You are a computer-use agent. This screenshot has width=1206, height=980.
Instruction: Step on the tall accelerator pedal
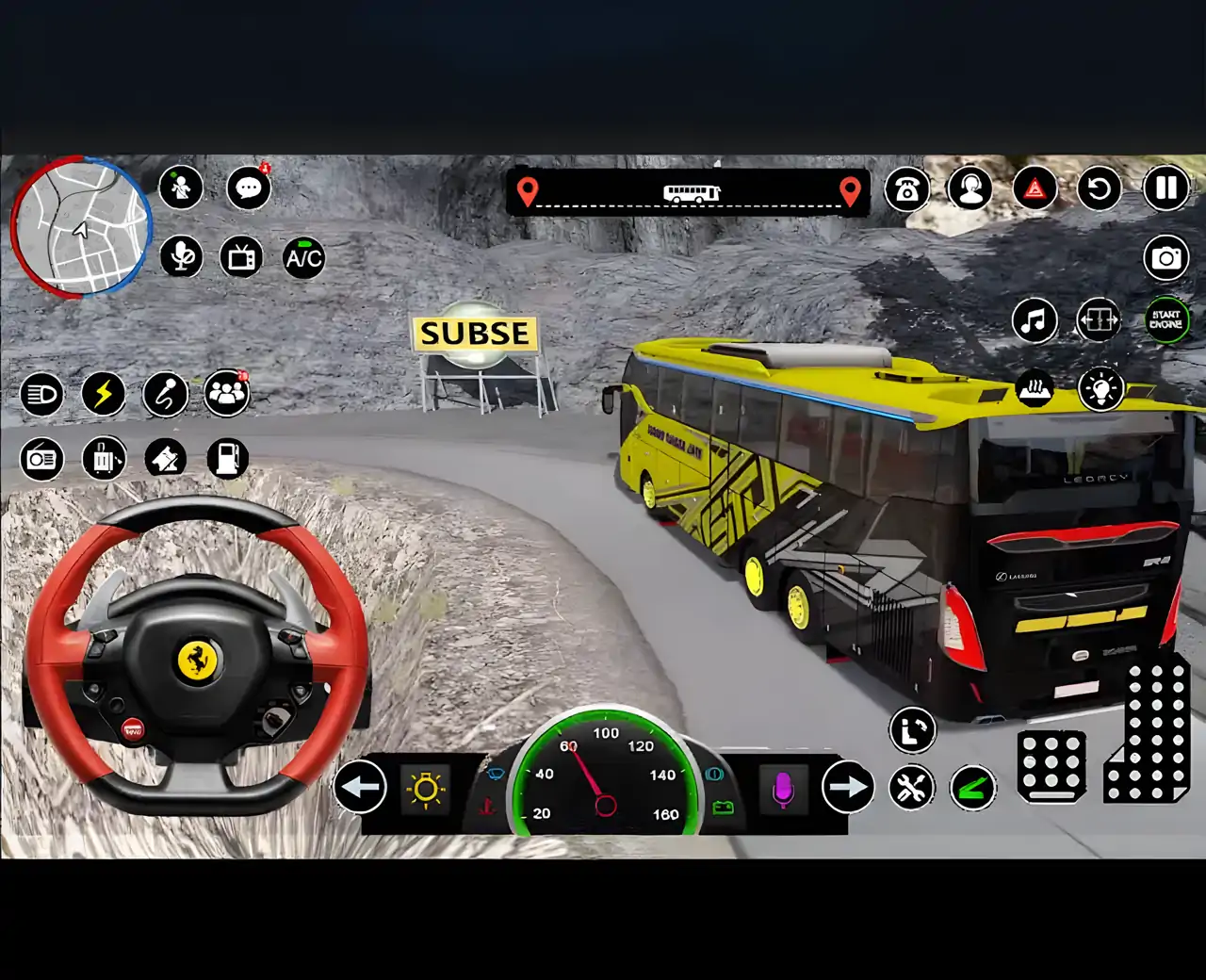pyautogui.click(x=1149, y=735)
